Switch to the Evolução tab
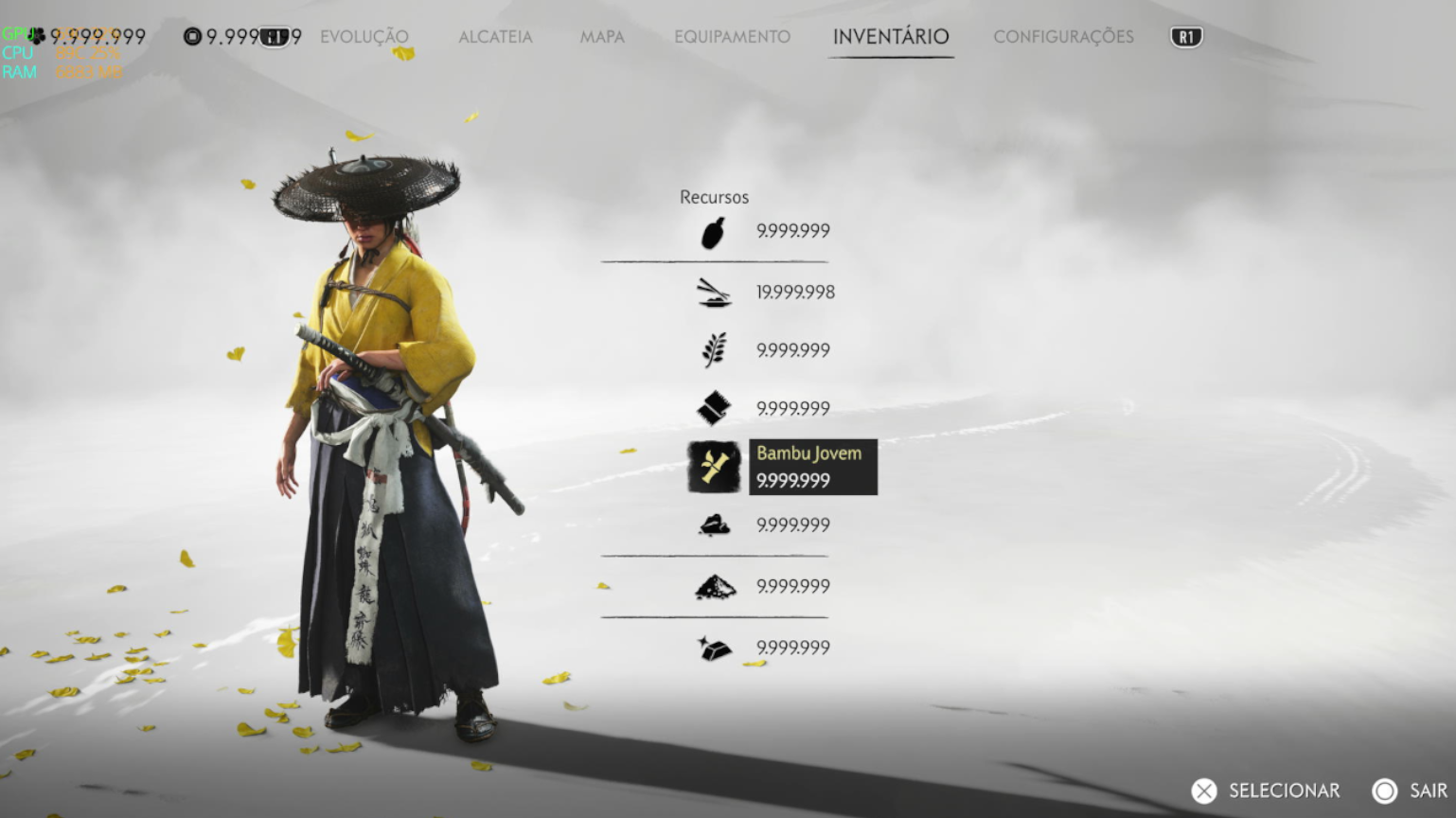This screenshot has height=818, width=1456. (x=364, y=37)
